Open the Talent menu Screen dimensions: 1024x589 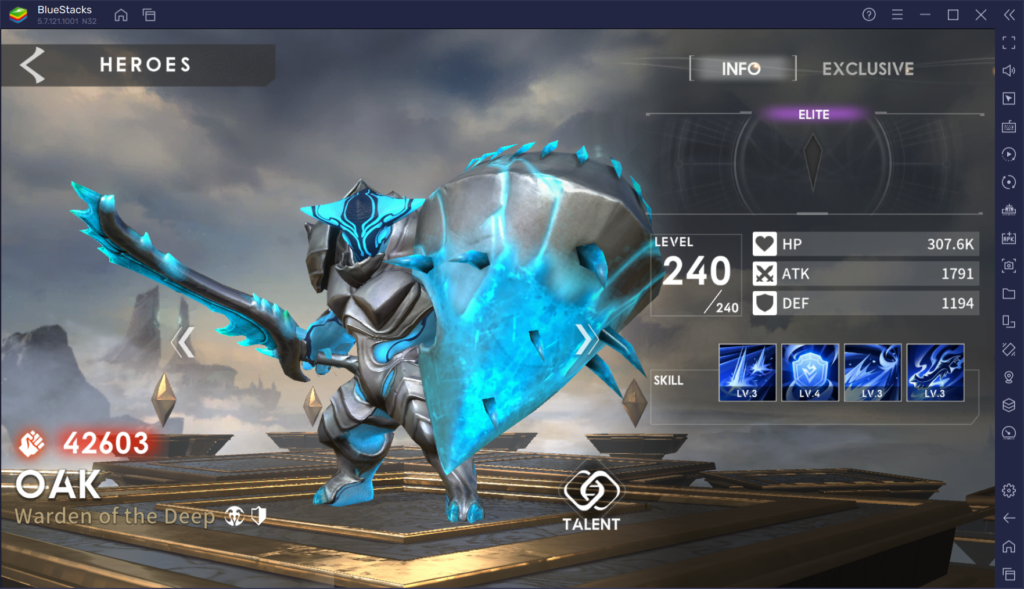pyautogui.click(x=592, y=500)
